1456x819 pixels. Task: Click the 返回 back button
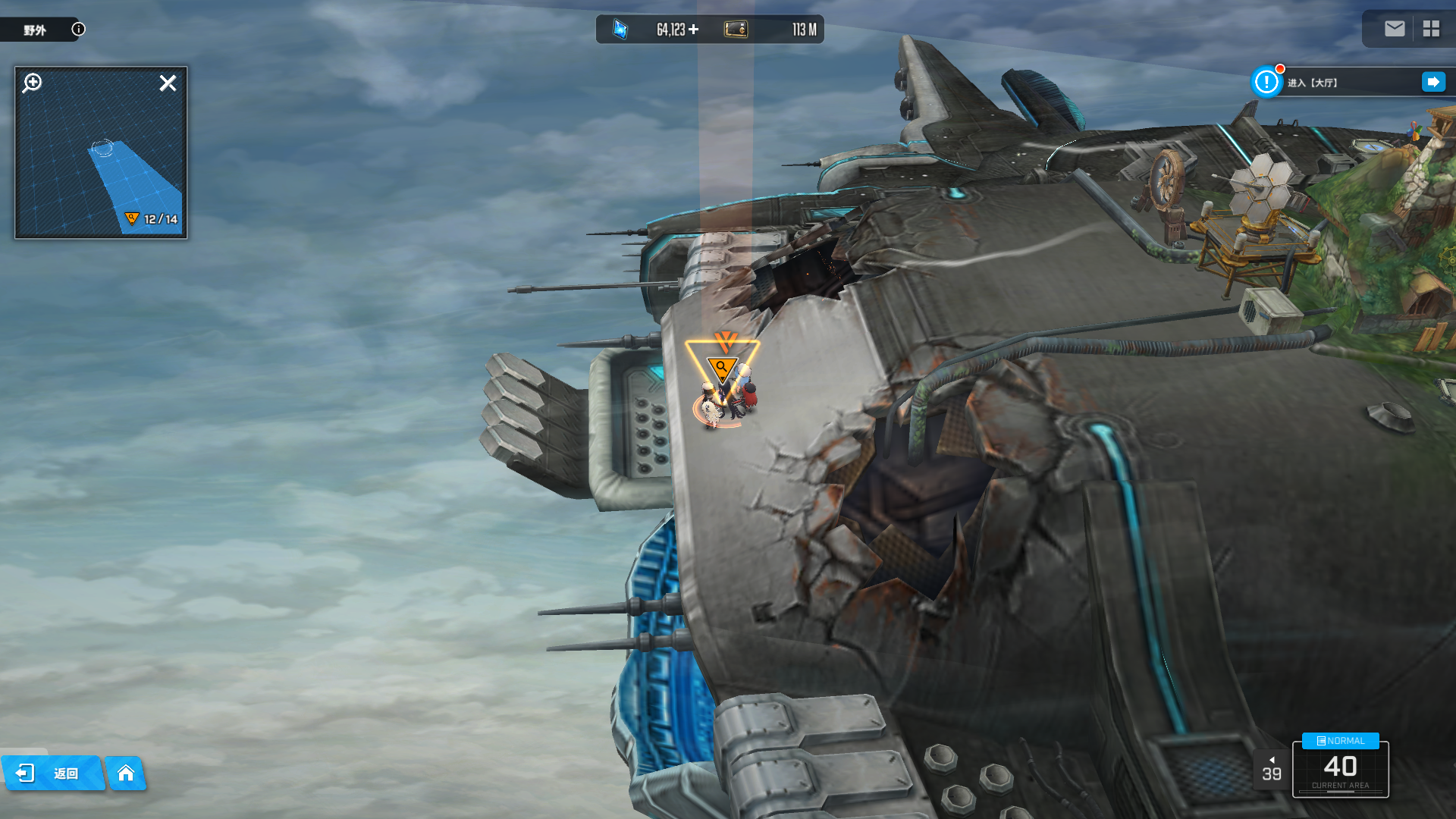[52, 773]
